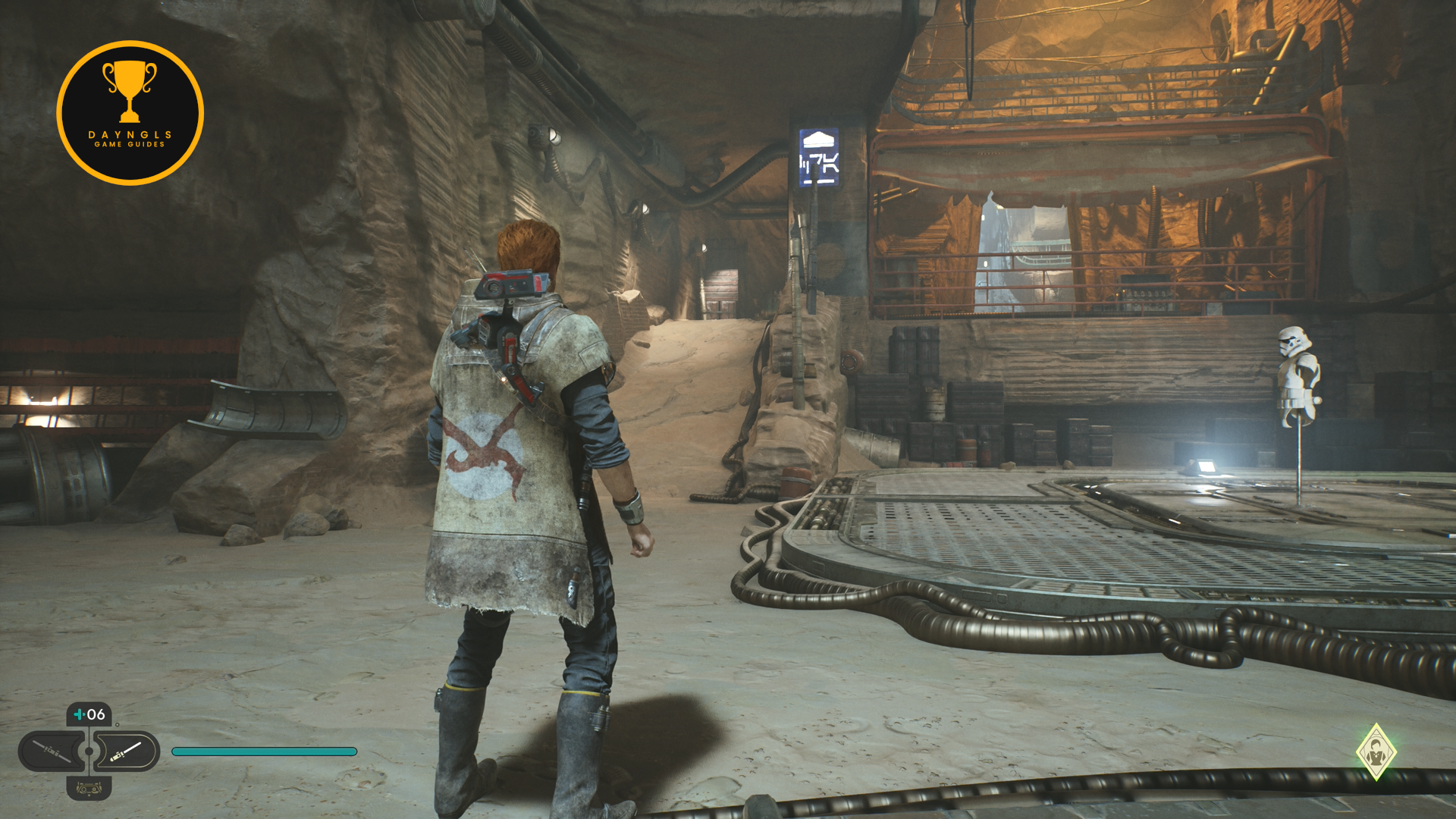1456x819 pixels.
Task: Click the diamond-shaped character icon
Action: pyautogui.click(x=1376, y=752)
